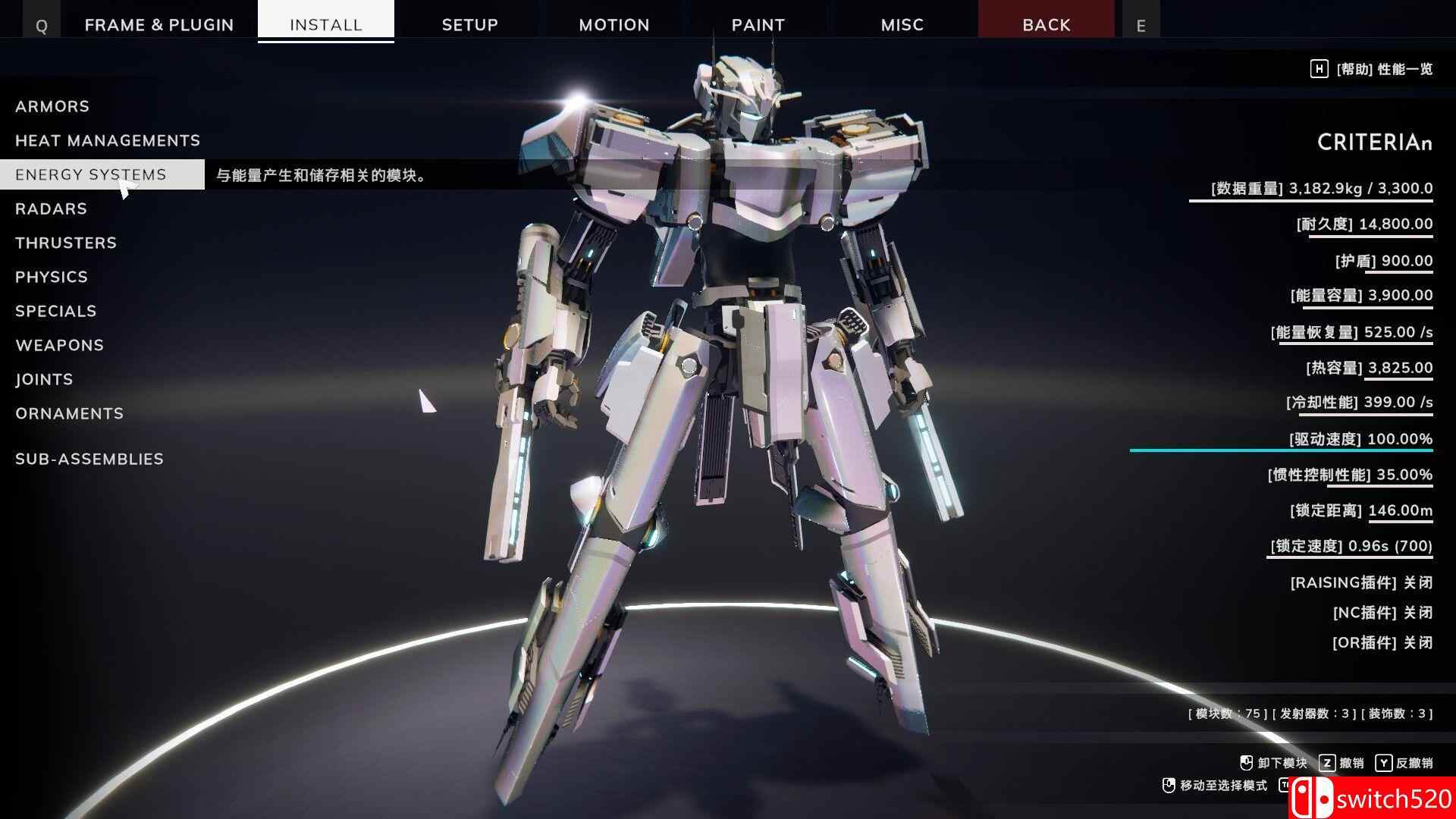Viewport: 1456px width, 819px height.
Task: Open HEAT MANAGEMENTS modules
Action: (x=108, y=140)
